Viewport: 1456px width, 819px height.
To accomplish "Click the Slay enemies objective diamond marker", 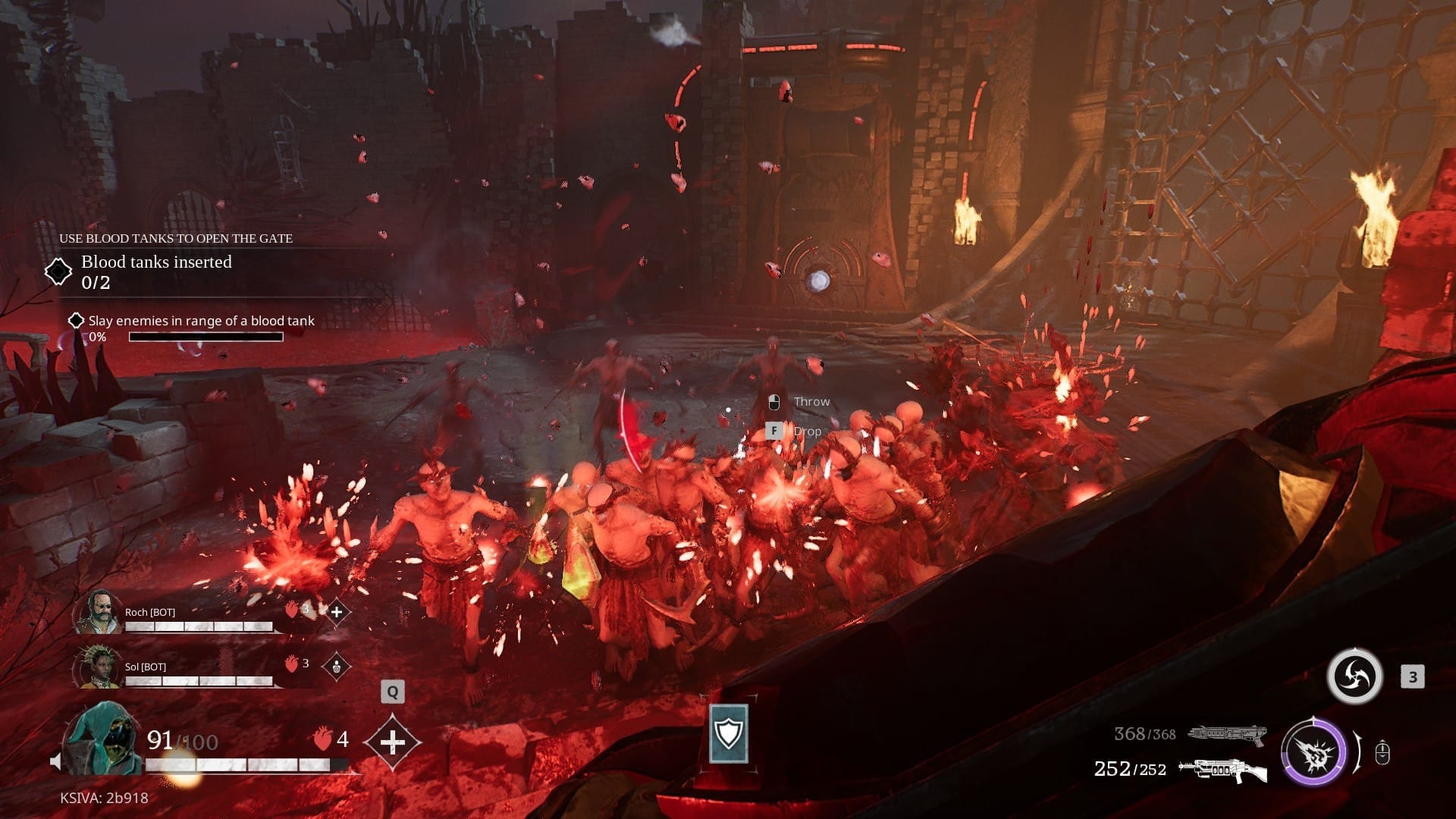I will (x=76, y=321).
